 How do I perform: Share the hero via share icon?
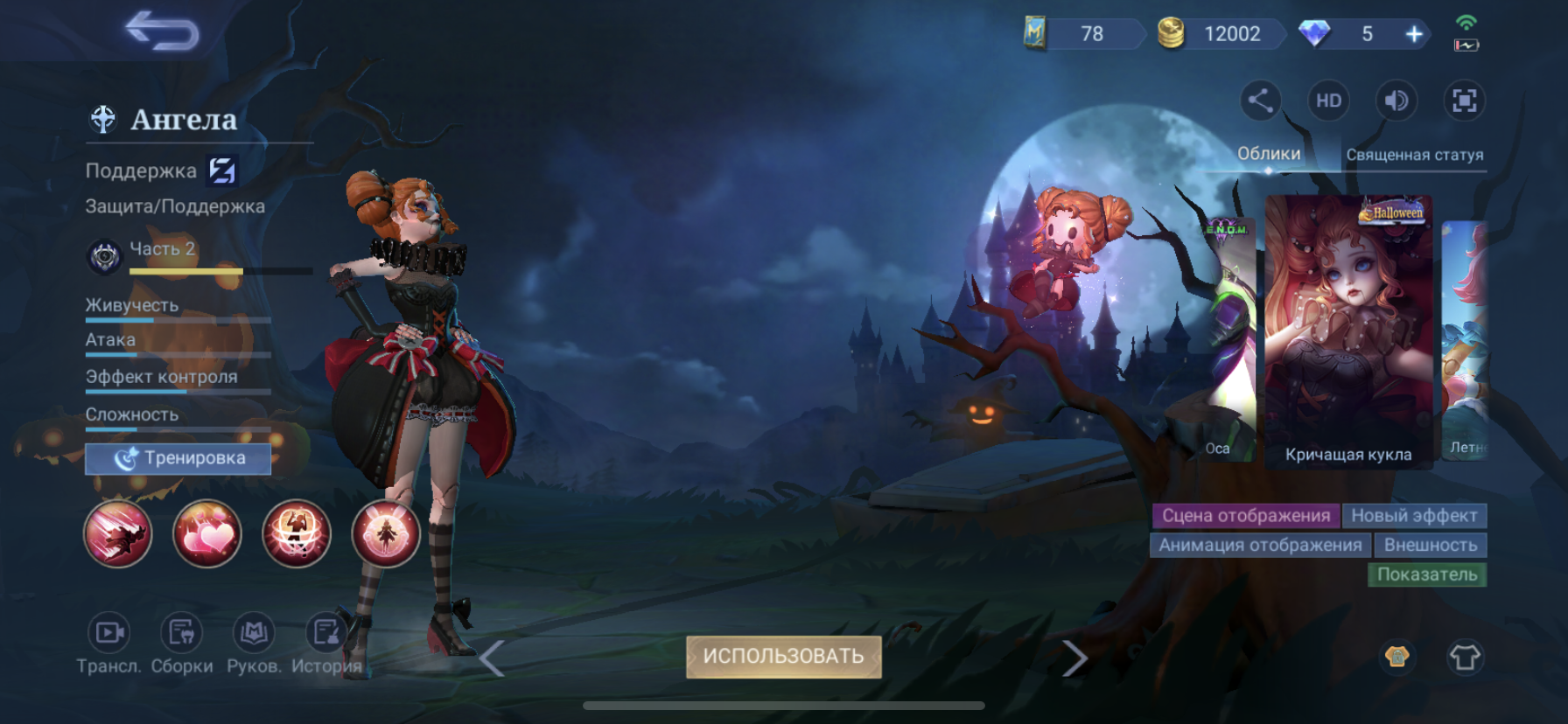tap(1260, 101)
